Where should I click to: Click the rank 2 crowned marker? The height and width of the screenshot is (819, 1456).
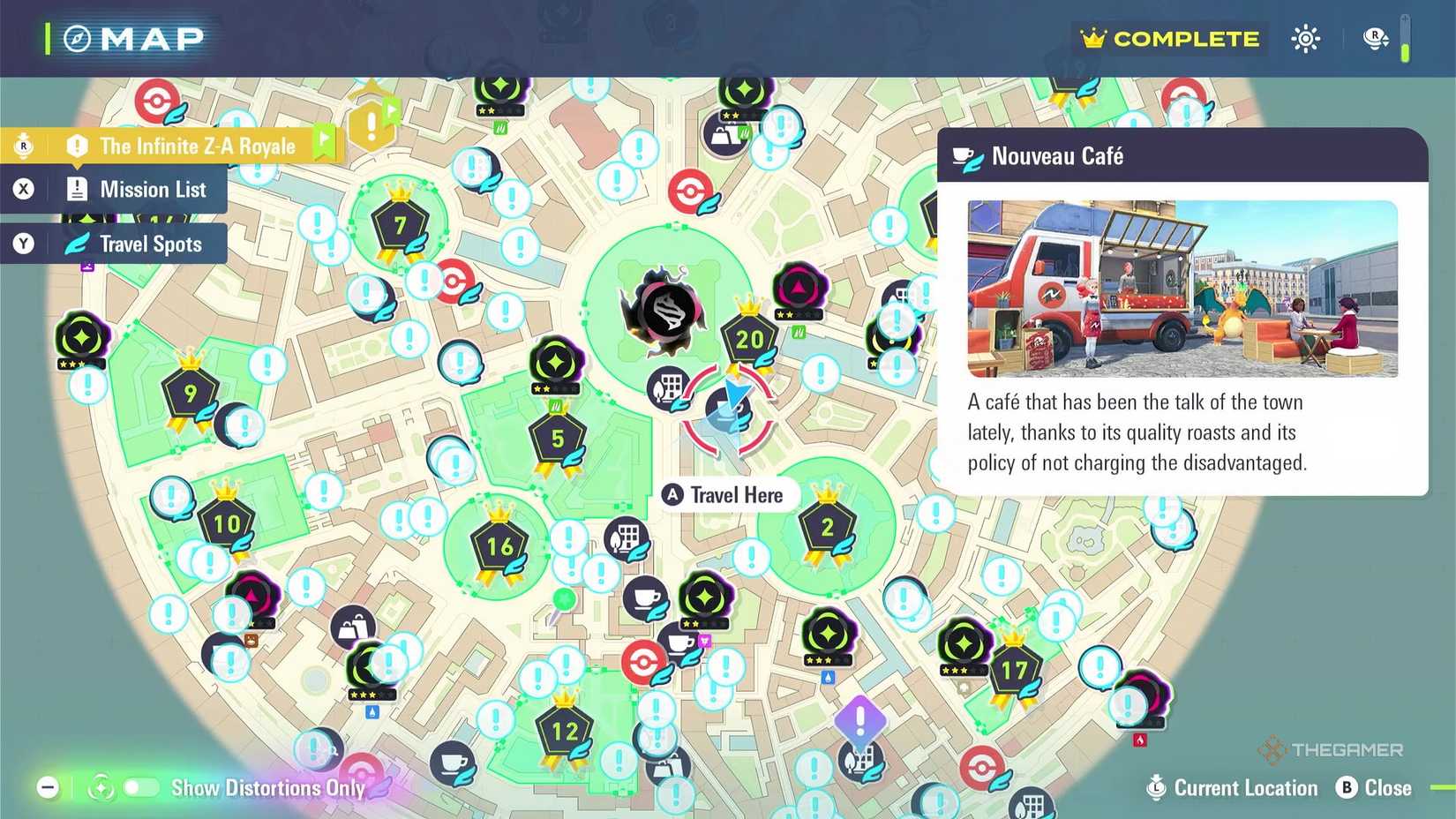pos(826,528)
